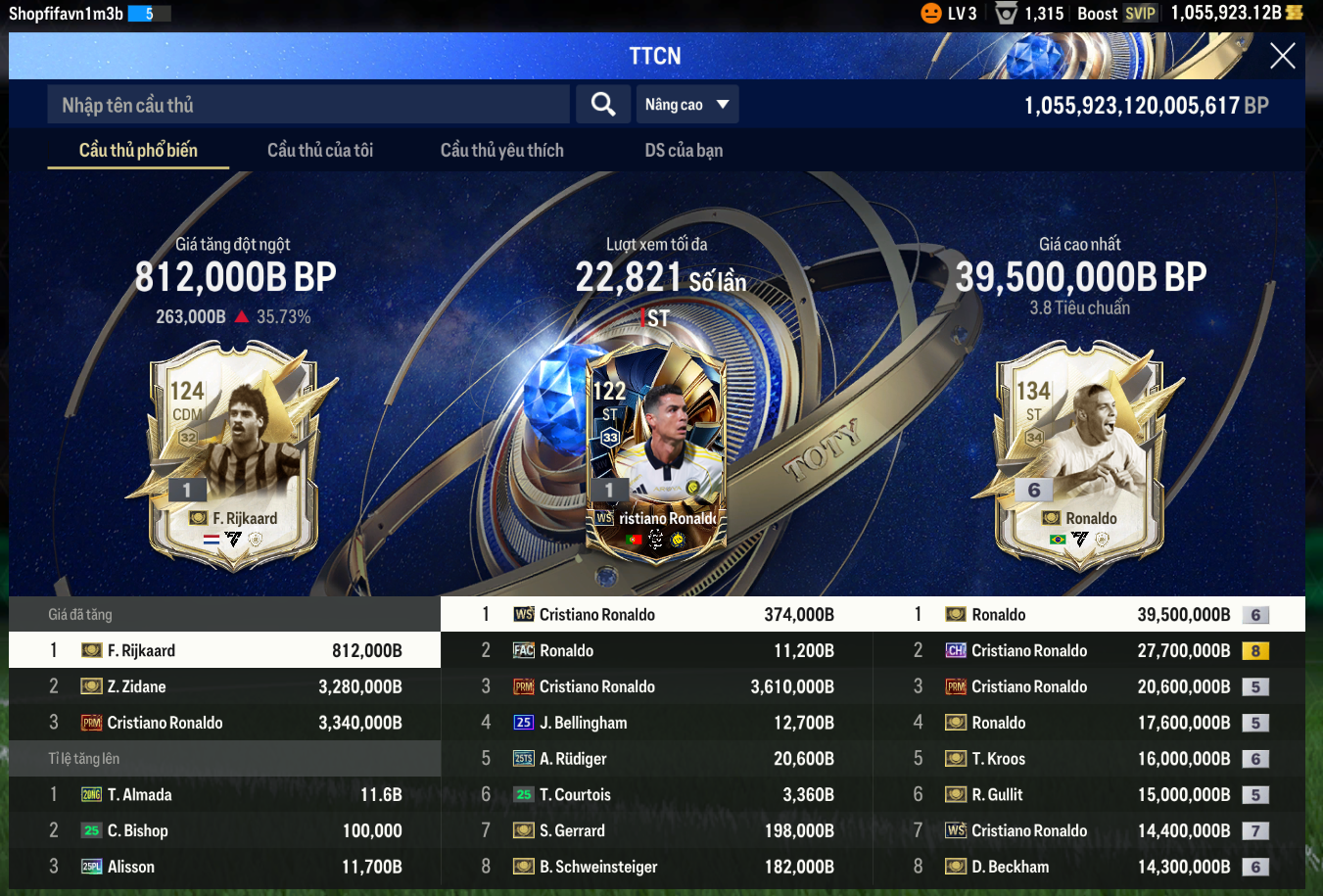
Task: Switch to Cầu thủ của tôi tab
Action: coord(320,150)
